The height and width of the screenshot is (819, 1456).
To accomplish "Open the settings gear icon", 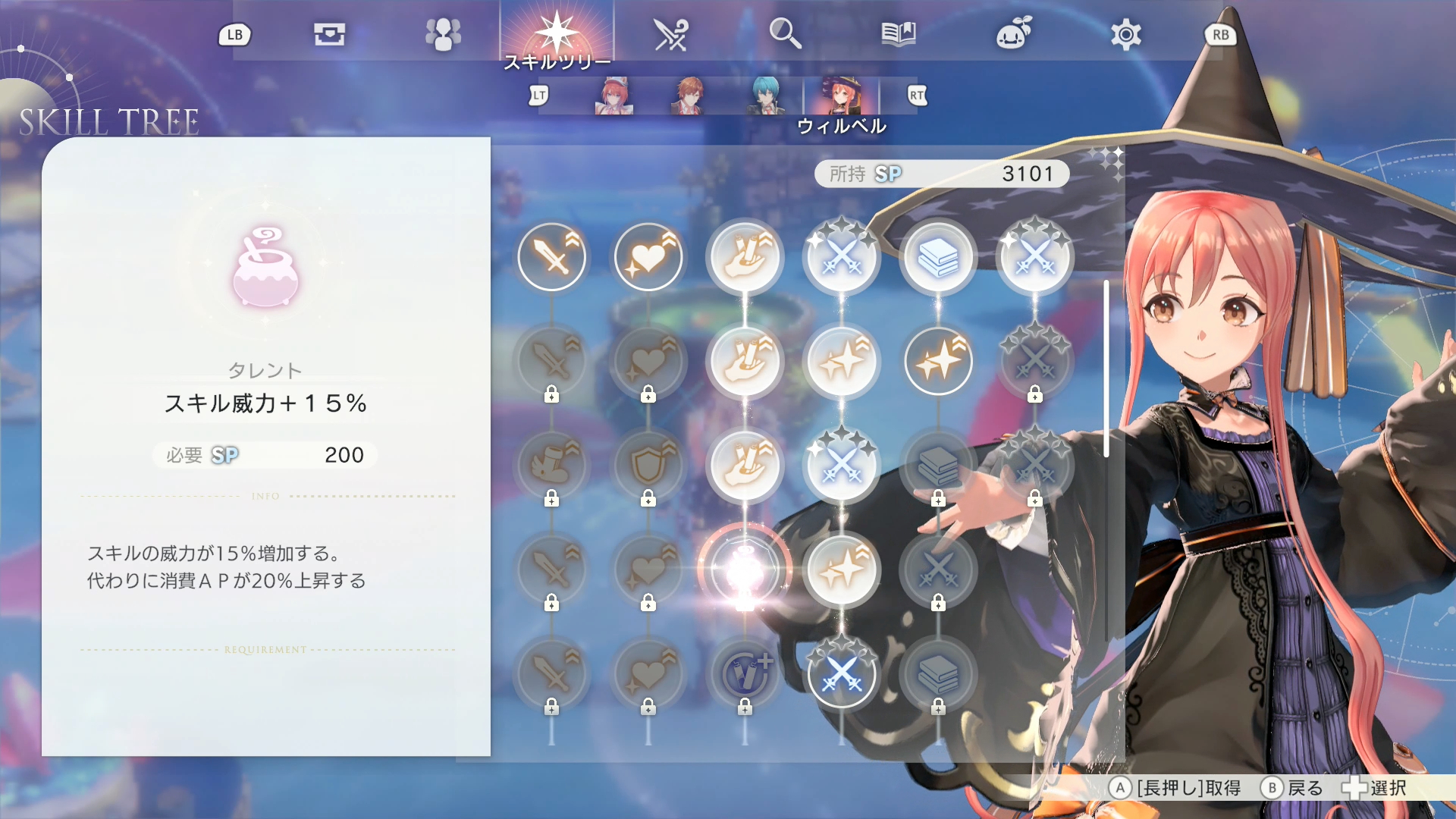I will [1125, 33].
